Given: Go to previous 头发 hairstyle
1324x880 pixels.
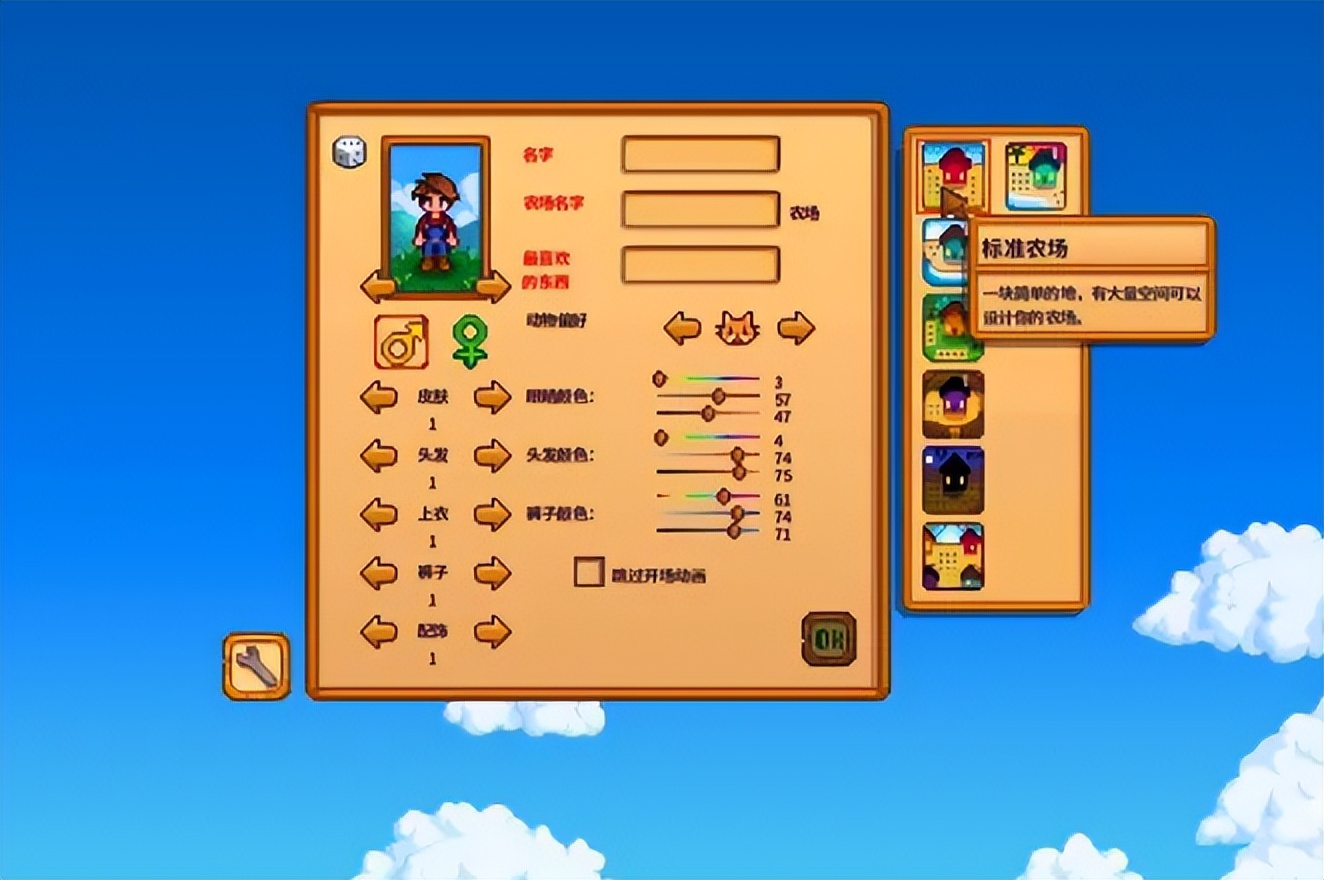Looking at the screenshot, I should point(378,456).
